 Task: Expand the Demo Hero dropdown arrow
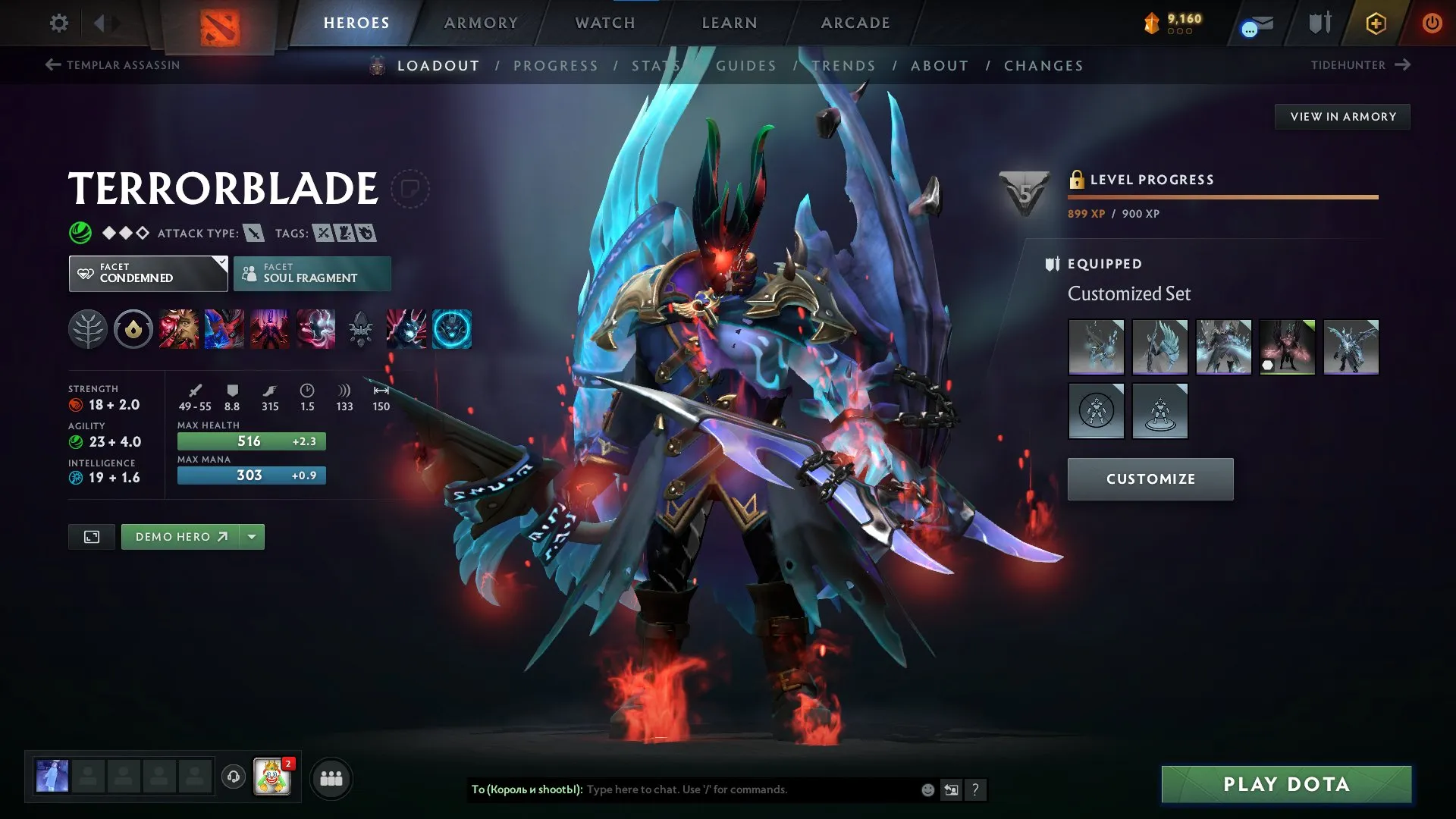pyautogui.click(x=251, y=536)
